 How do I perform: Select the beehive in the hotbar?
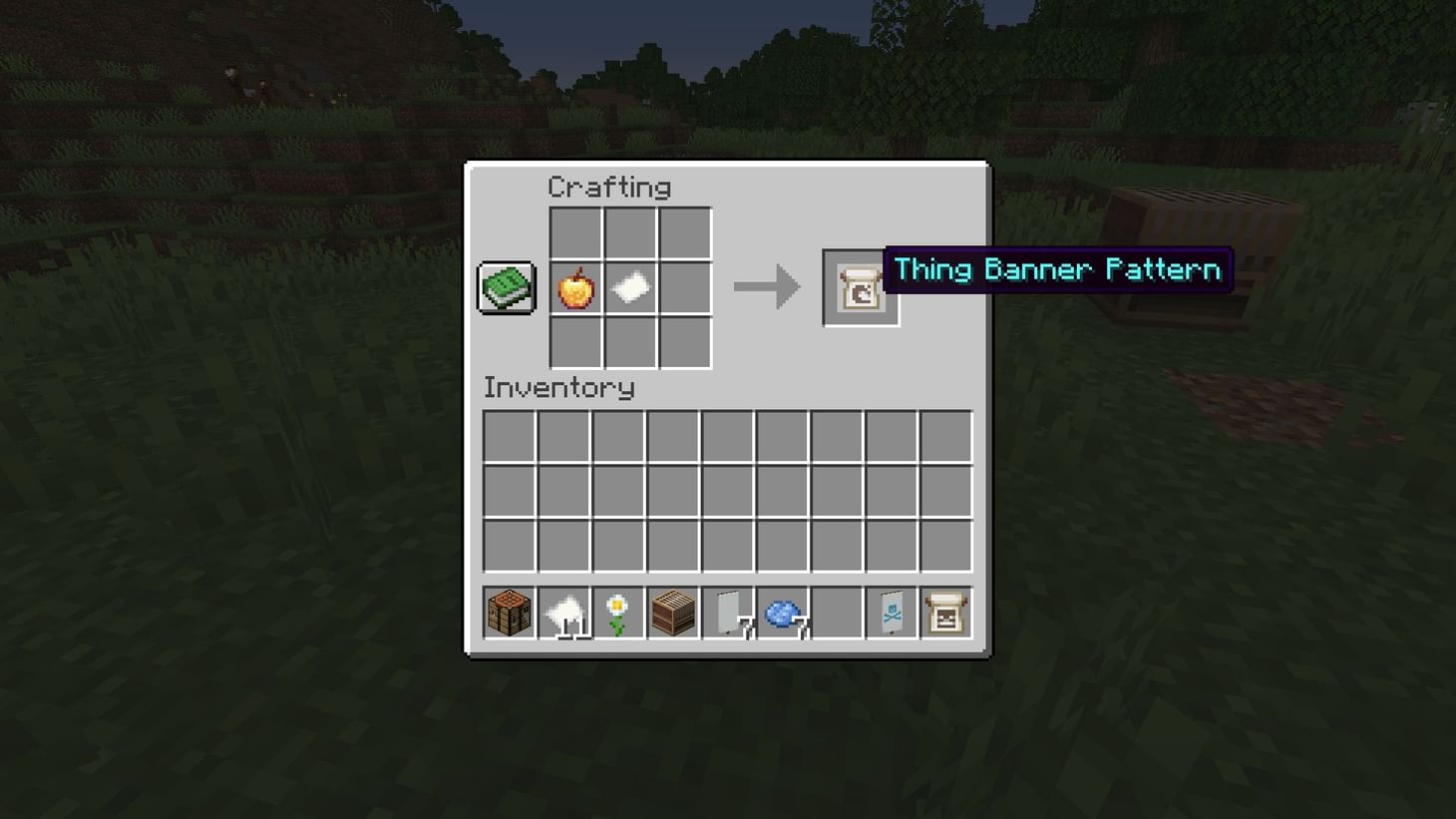670,613
